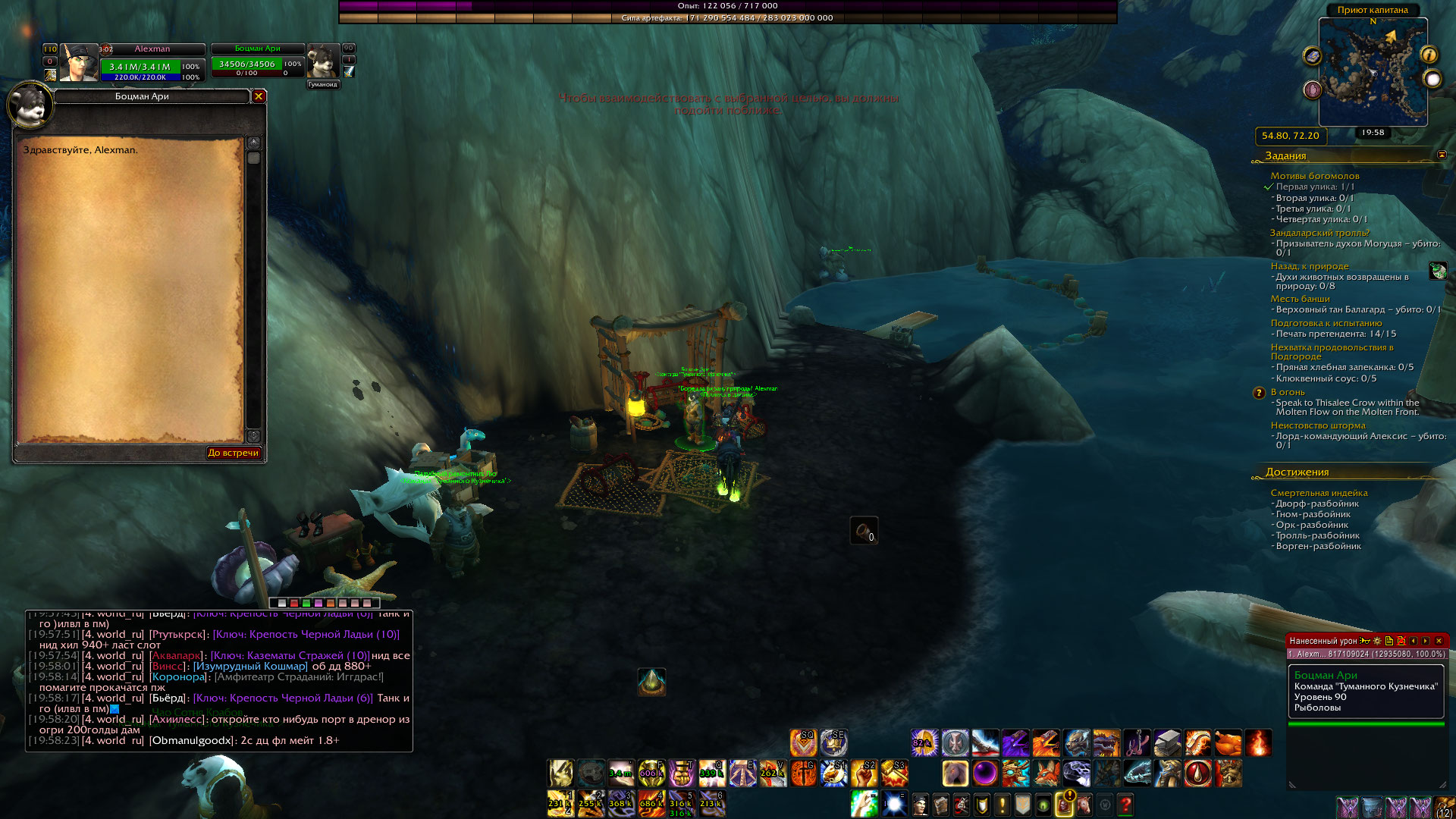Activate the purple orb ability icon

click(985, 773)
